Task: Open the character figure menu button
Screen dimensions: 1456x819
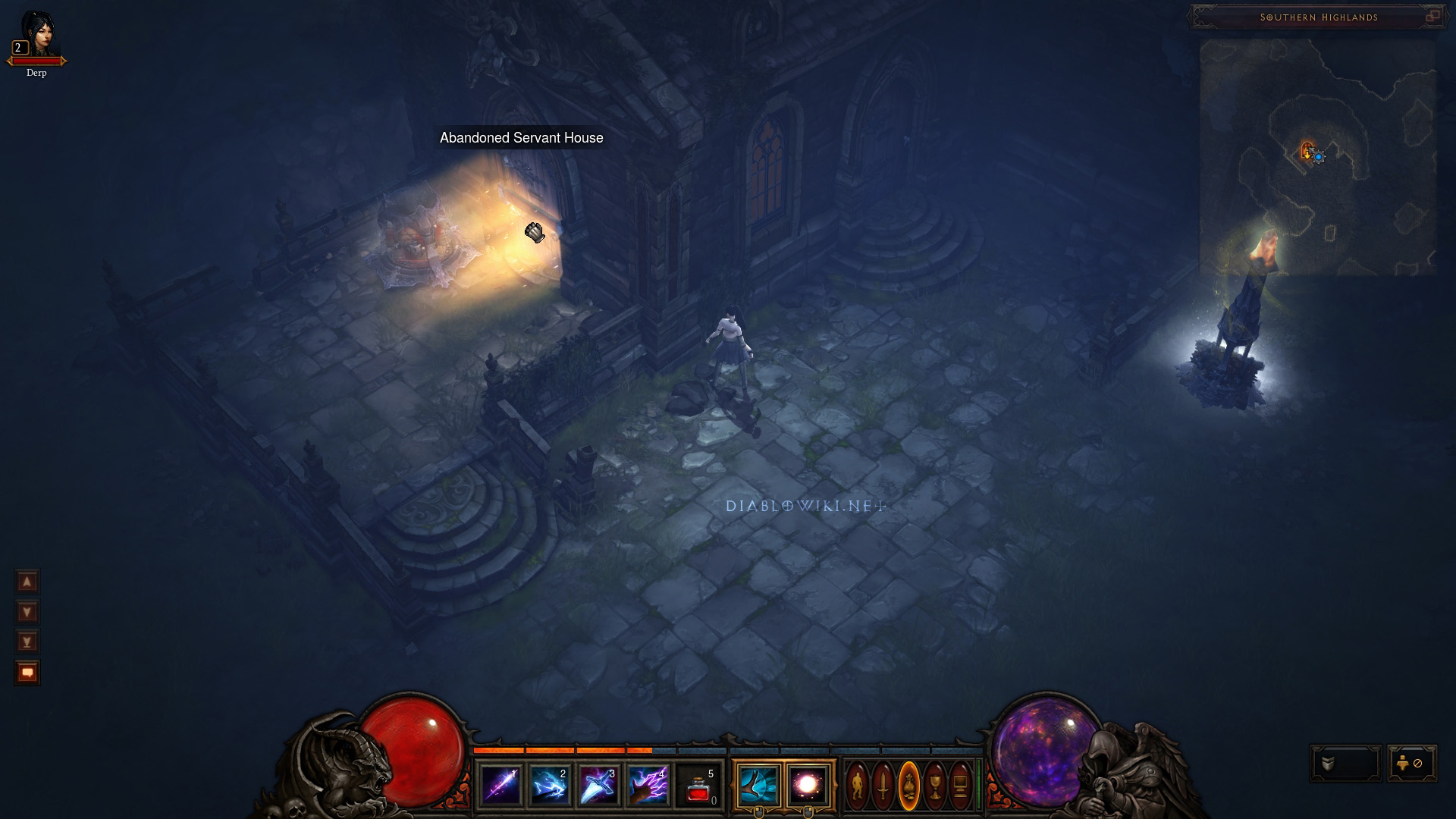Action: (x=858, y=786)
